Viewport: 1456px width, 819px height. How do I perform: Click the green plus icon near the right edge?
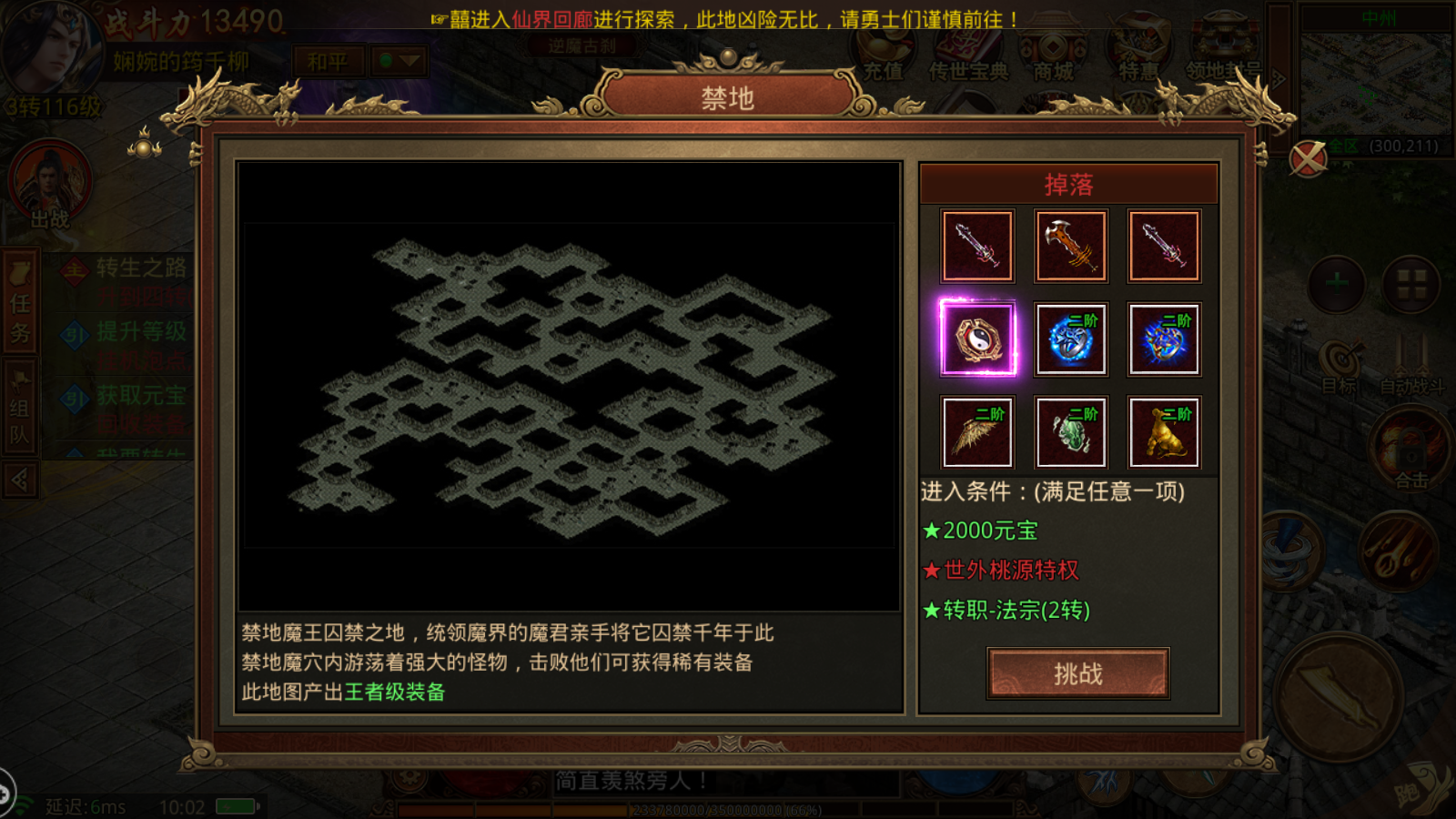1338,282
